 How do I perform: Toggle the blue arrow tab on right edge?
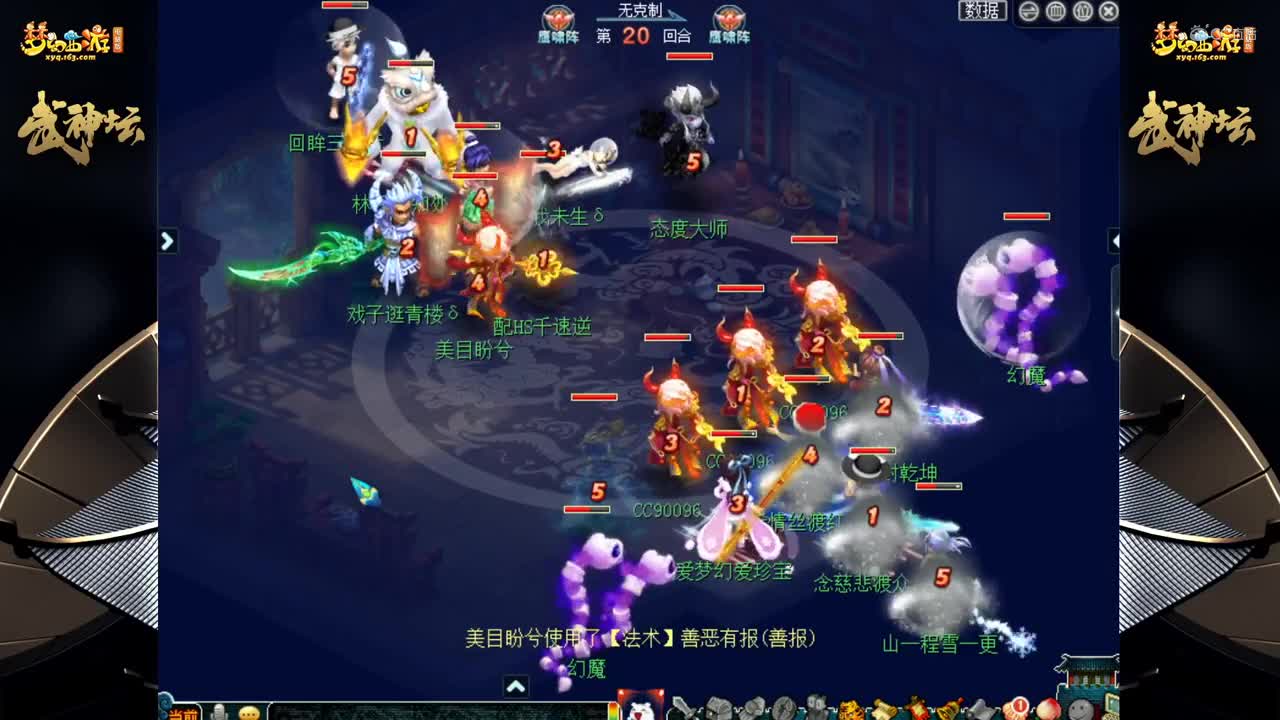pos(1115,240)
